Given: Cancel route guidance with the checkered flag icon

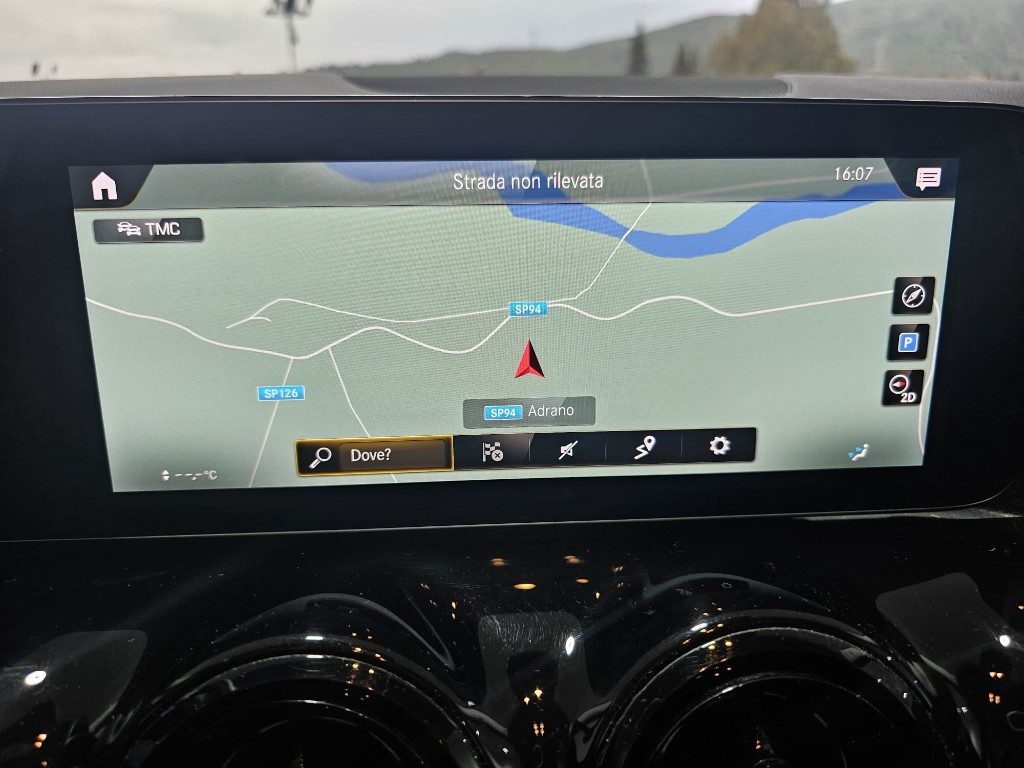Looking at the screenshot, I should 492,451.
